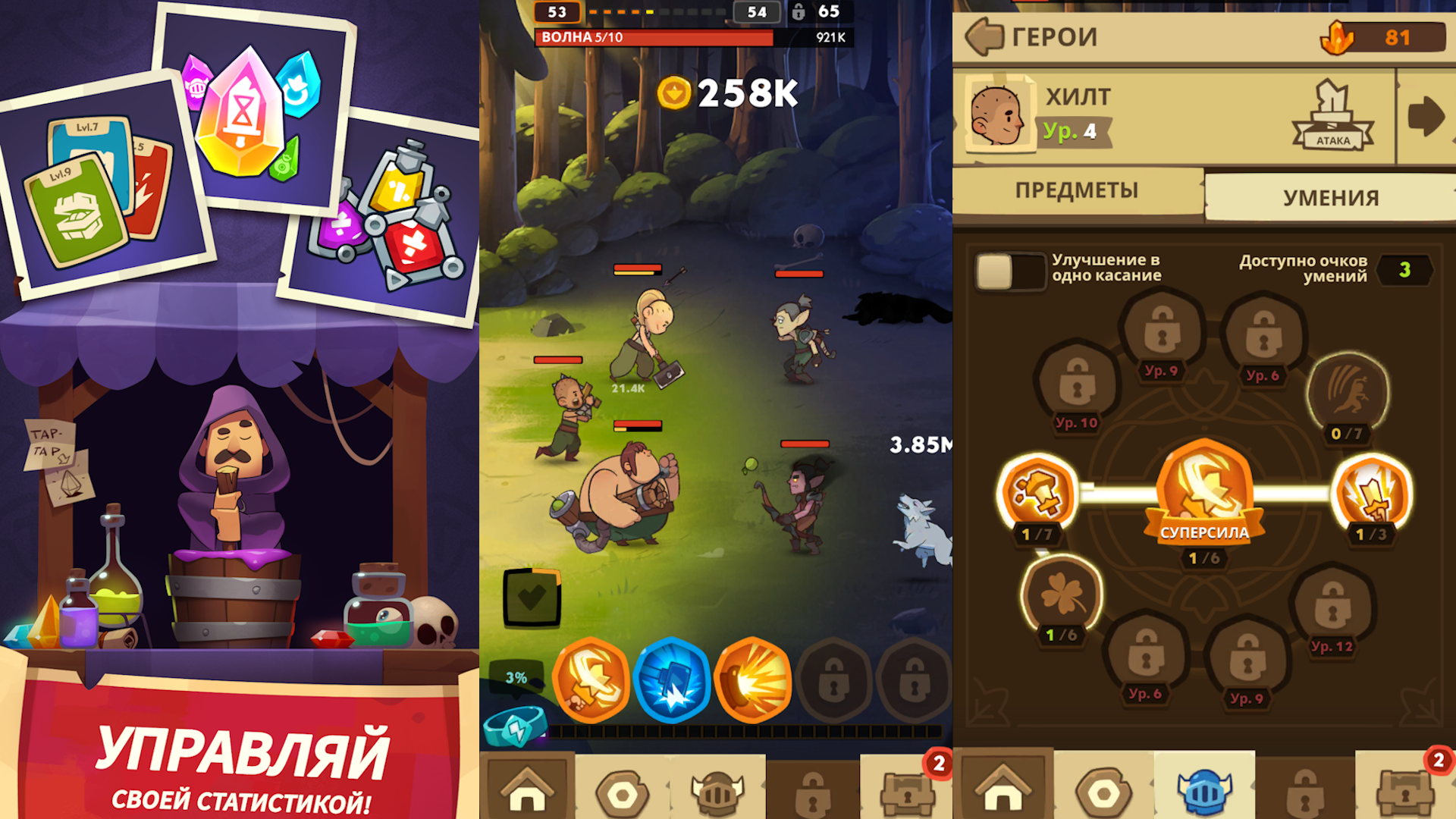Viewport: 1456px width, 819px height.
Task: Tap the lightning ring charging at 3%
Action: 516,724
